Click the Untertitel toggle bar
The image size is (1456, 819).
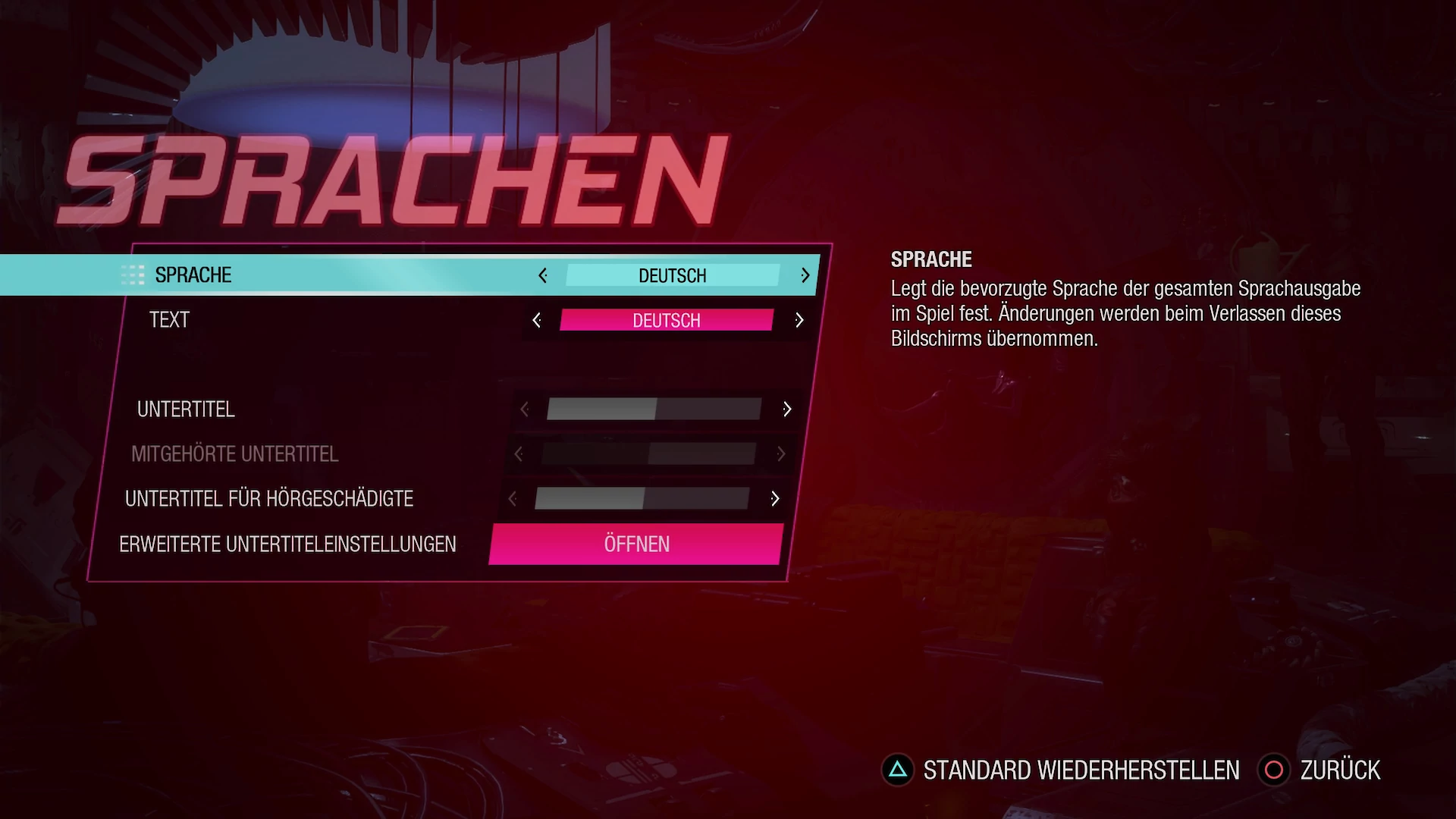point(654,409)
